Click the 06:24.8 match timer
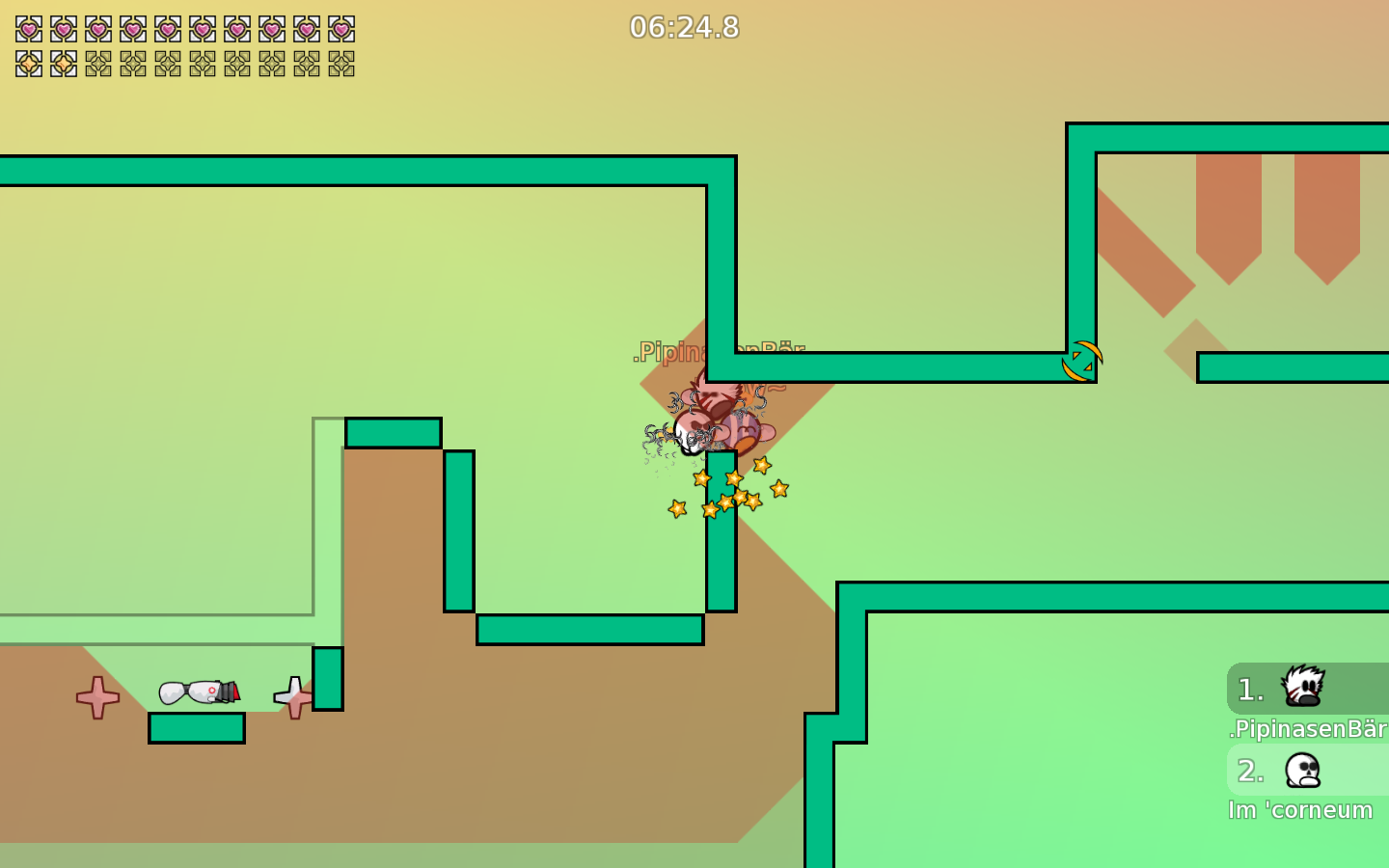Viewport: 1389px width, 868px height. coord(684,28)
